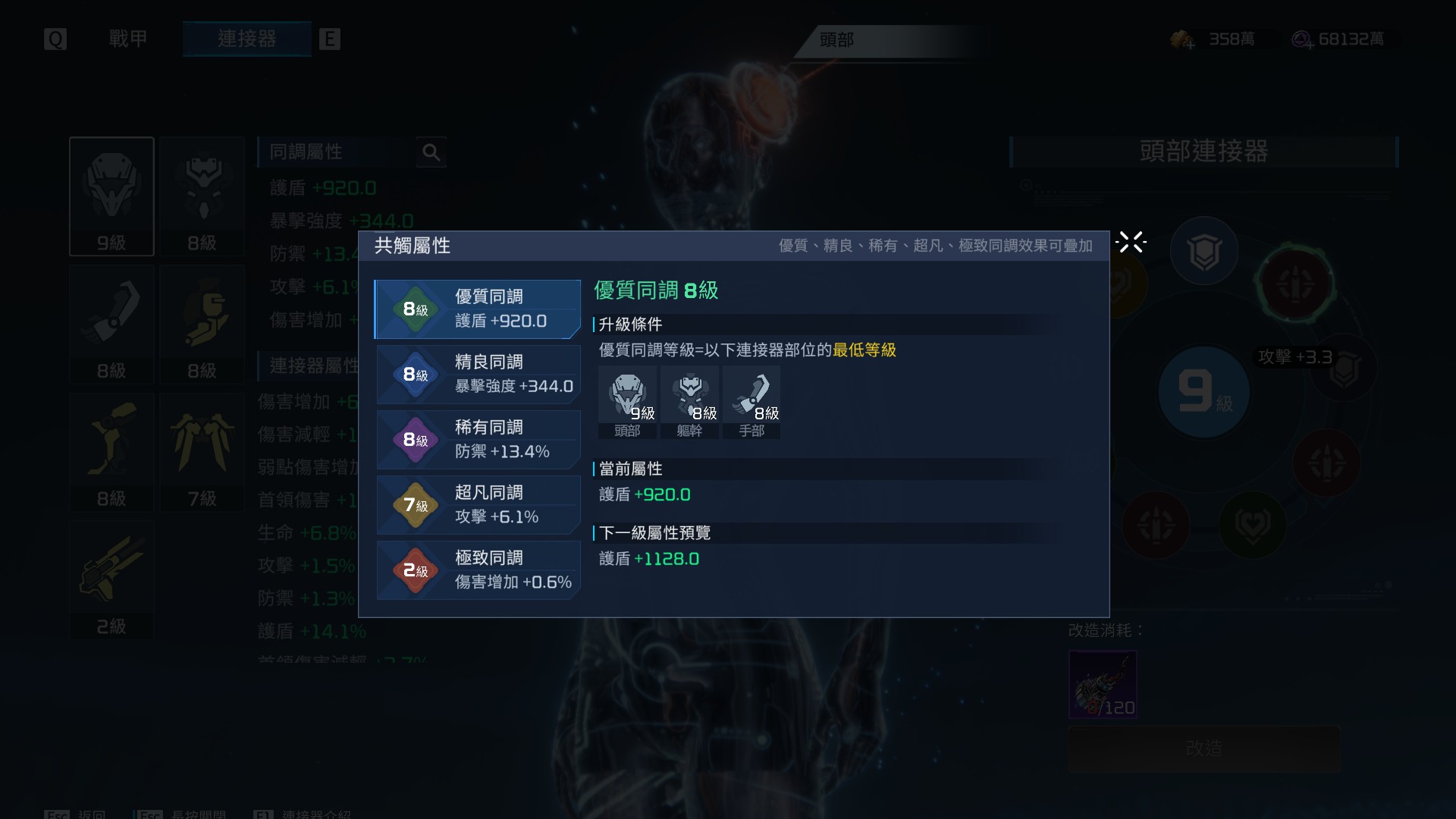Select the 優質同調 resonance row
This screenshot has height=819, width=1456.
(478, 309)
